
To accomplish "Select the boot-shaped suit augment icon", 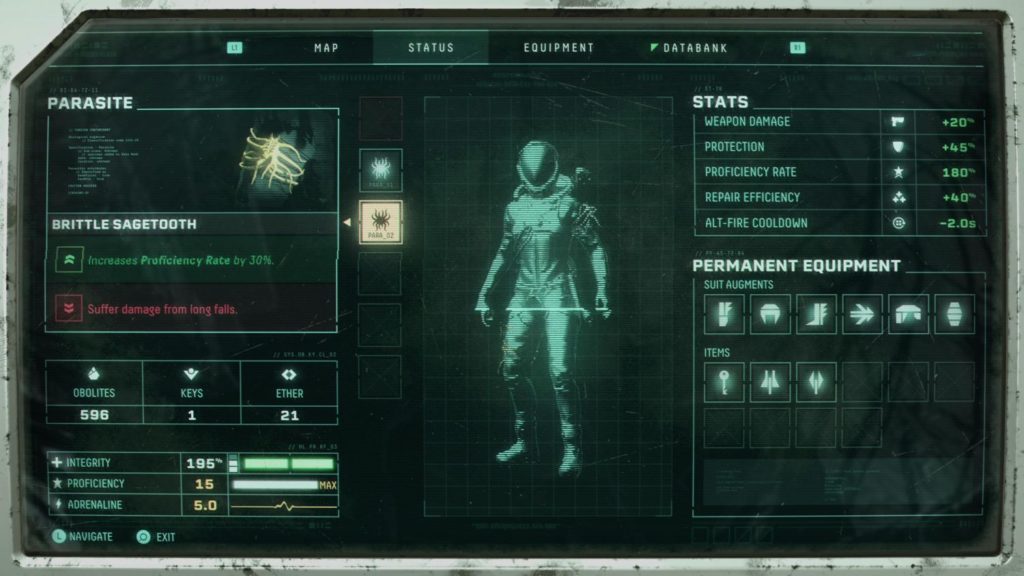I will click(x=816, y=314).
